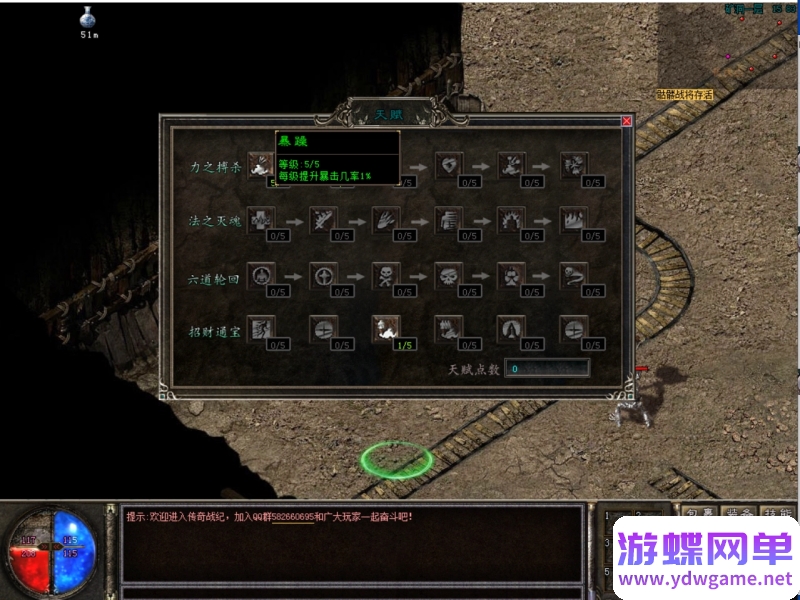Click the potion buff icon showing 51m

coord(90,18)
